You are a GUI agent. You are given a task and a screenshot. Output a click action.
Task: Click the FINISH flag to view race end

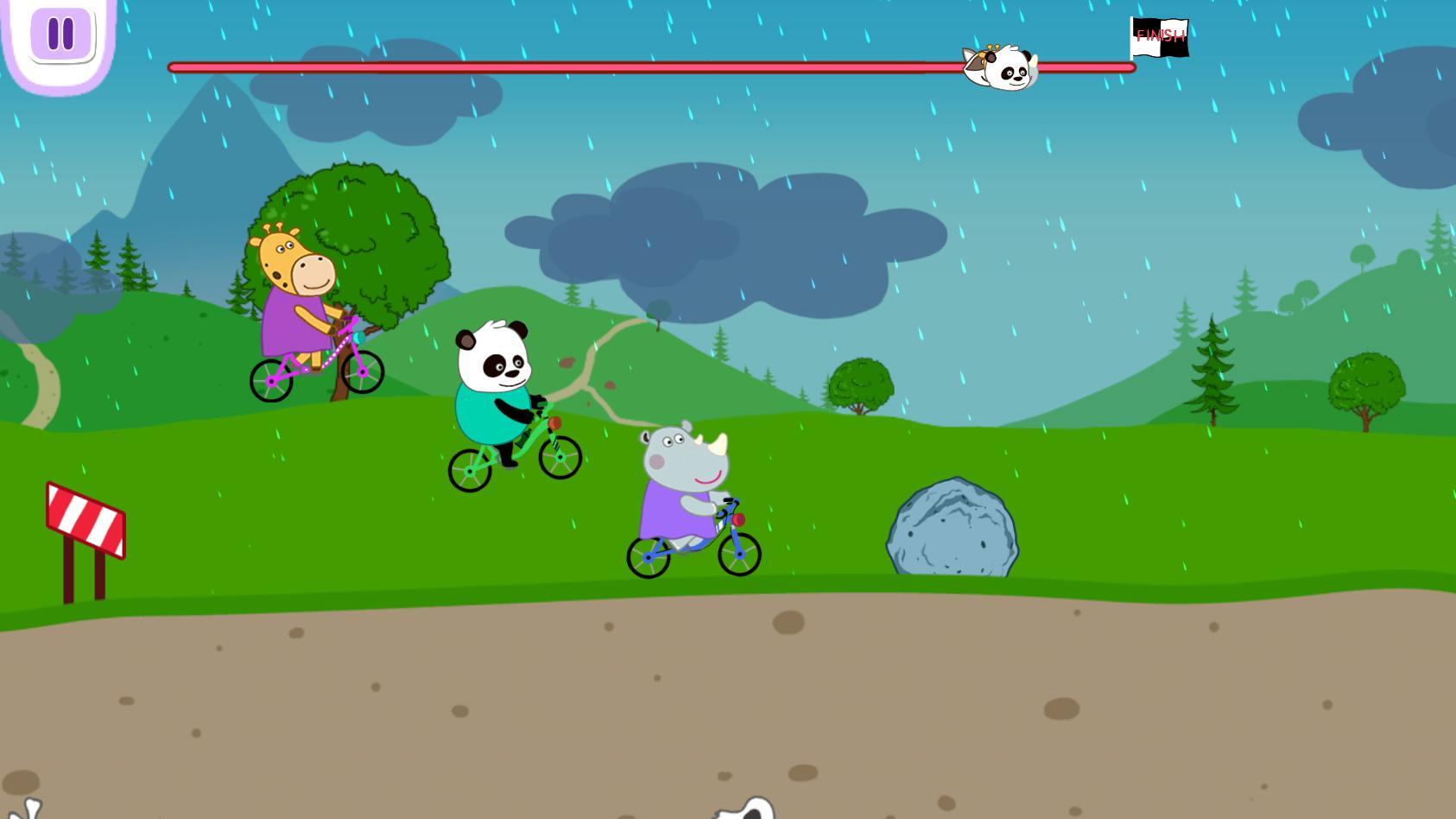pyautogui.click(x=1160, y=37)
